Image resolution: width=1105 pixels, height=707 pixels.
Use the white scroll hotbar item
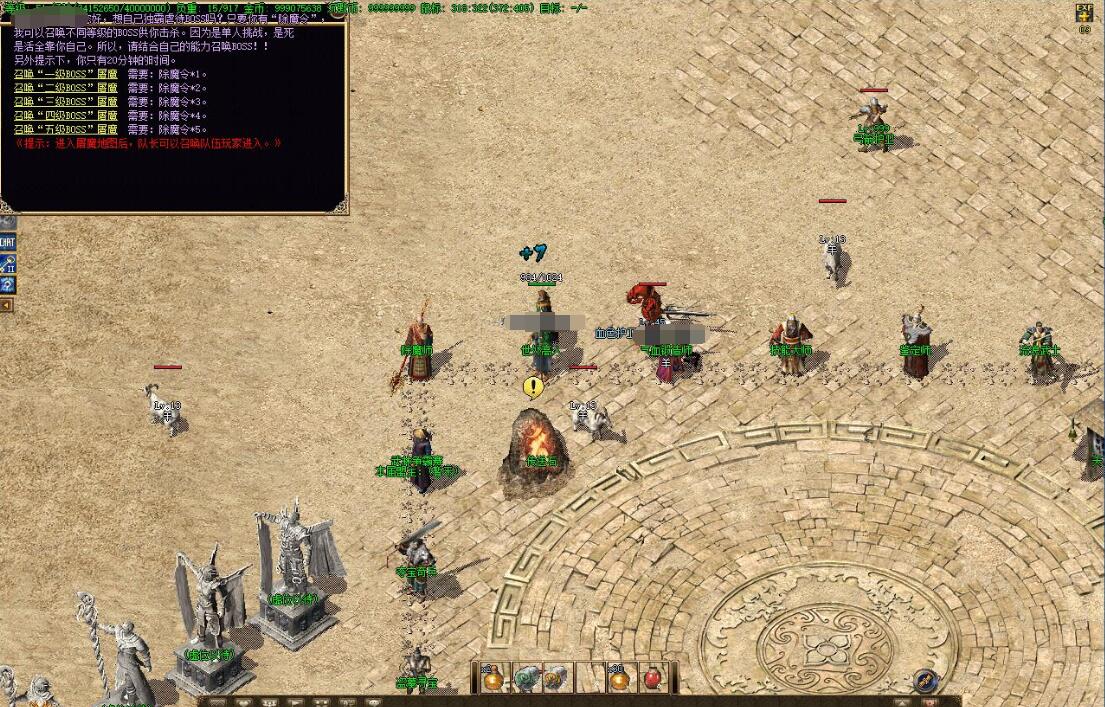556,678
